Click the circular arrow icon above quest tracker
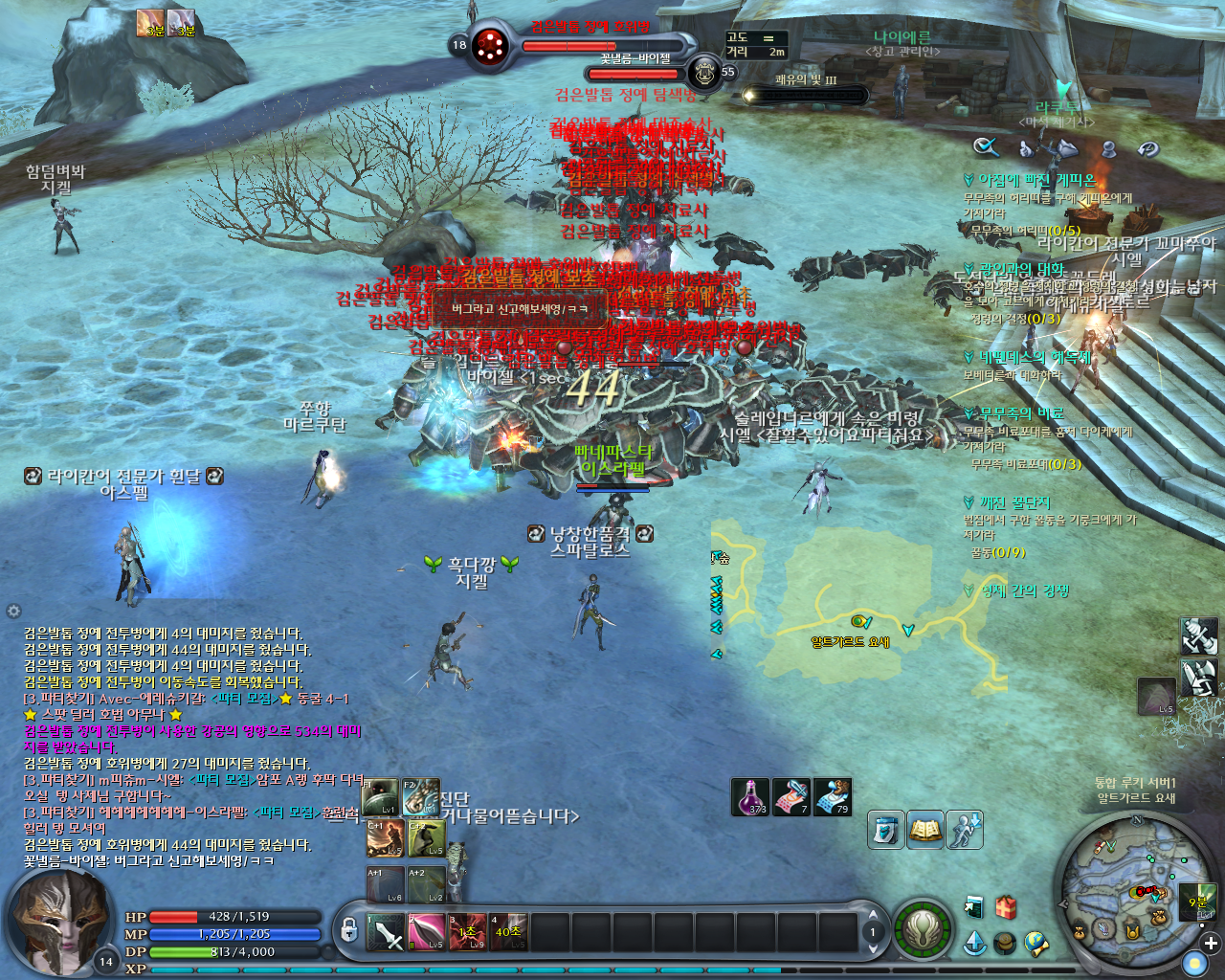 click(x=1147, y=148)
